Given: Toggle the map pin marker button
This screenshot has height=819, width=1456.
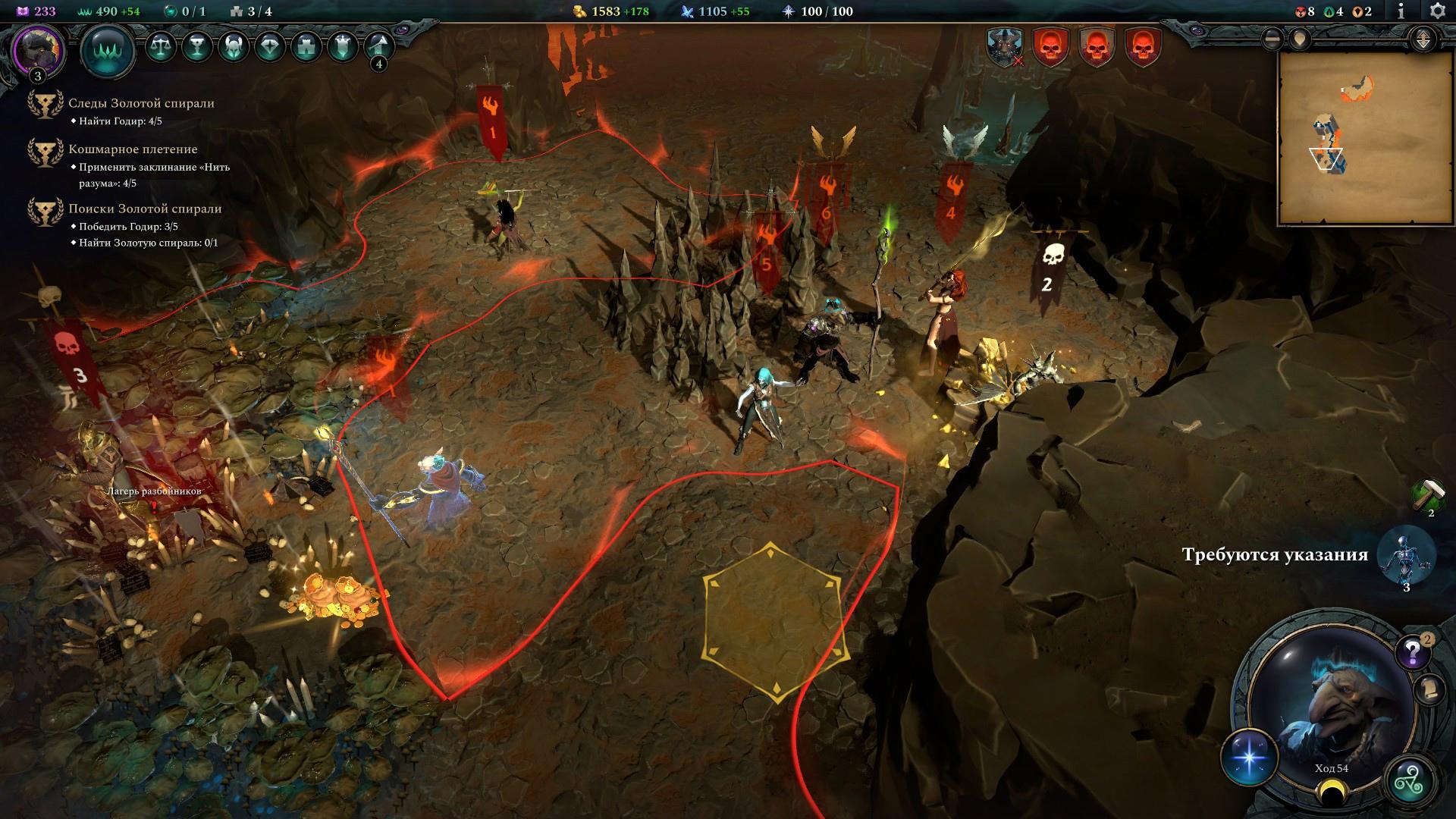Looking at the screenshot, I should 1301,39.
